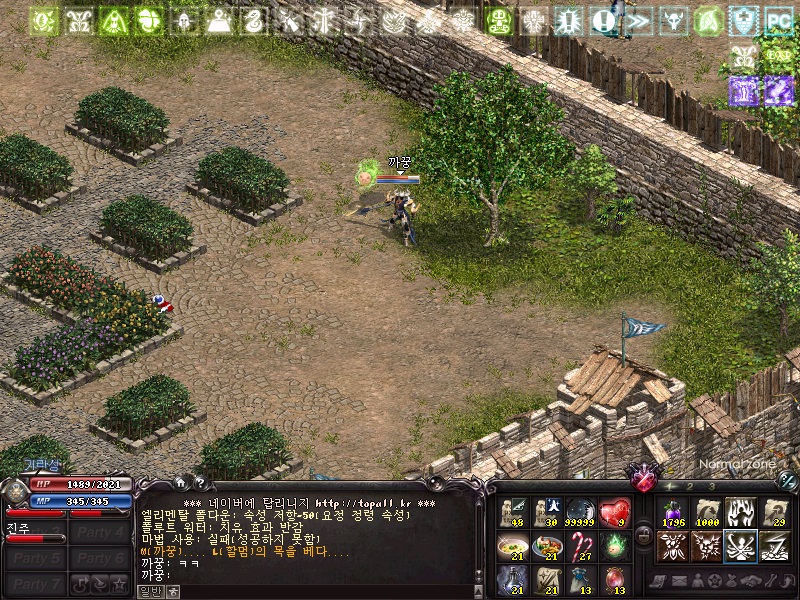Activate the green flame spirit item
Image resolution: width=800 pixels, height=600 pixels.
tap(615, 546)
